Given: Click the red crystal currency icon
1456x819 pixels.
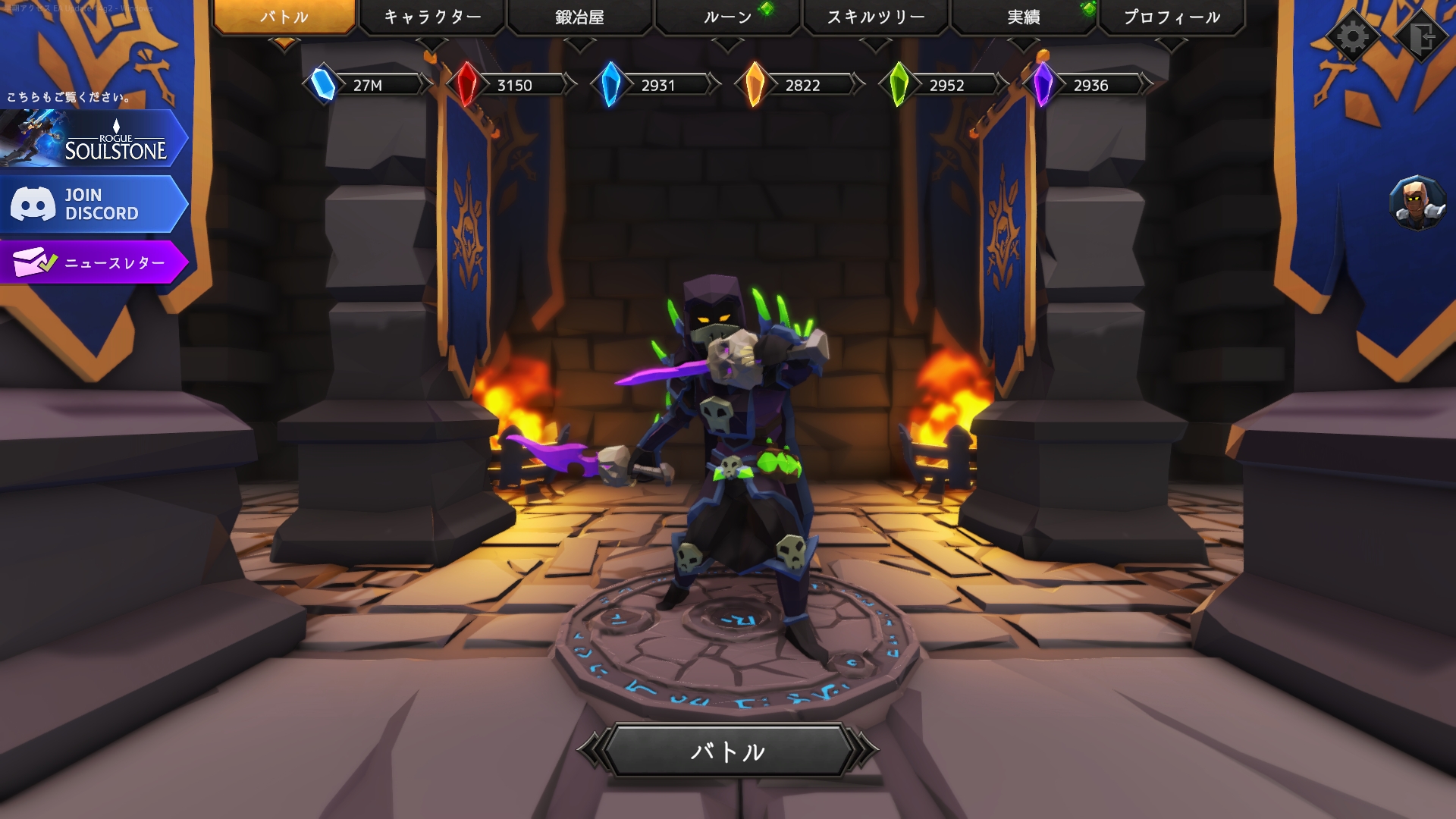Looking at the screenshot, I should [x=466, y=85].
